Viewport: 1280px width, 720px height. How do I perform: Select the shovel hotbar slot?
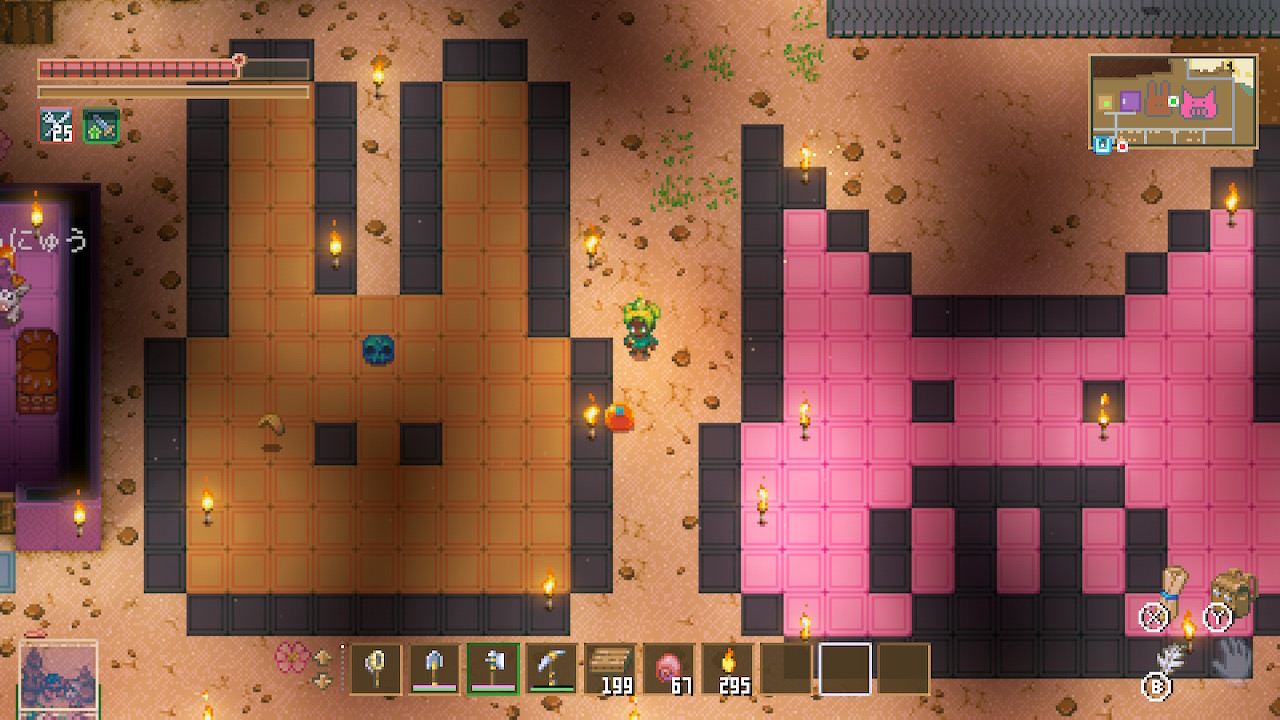click(x=435, y=668)
